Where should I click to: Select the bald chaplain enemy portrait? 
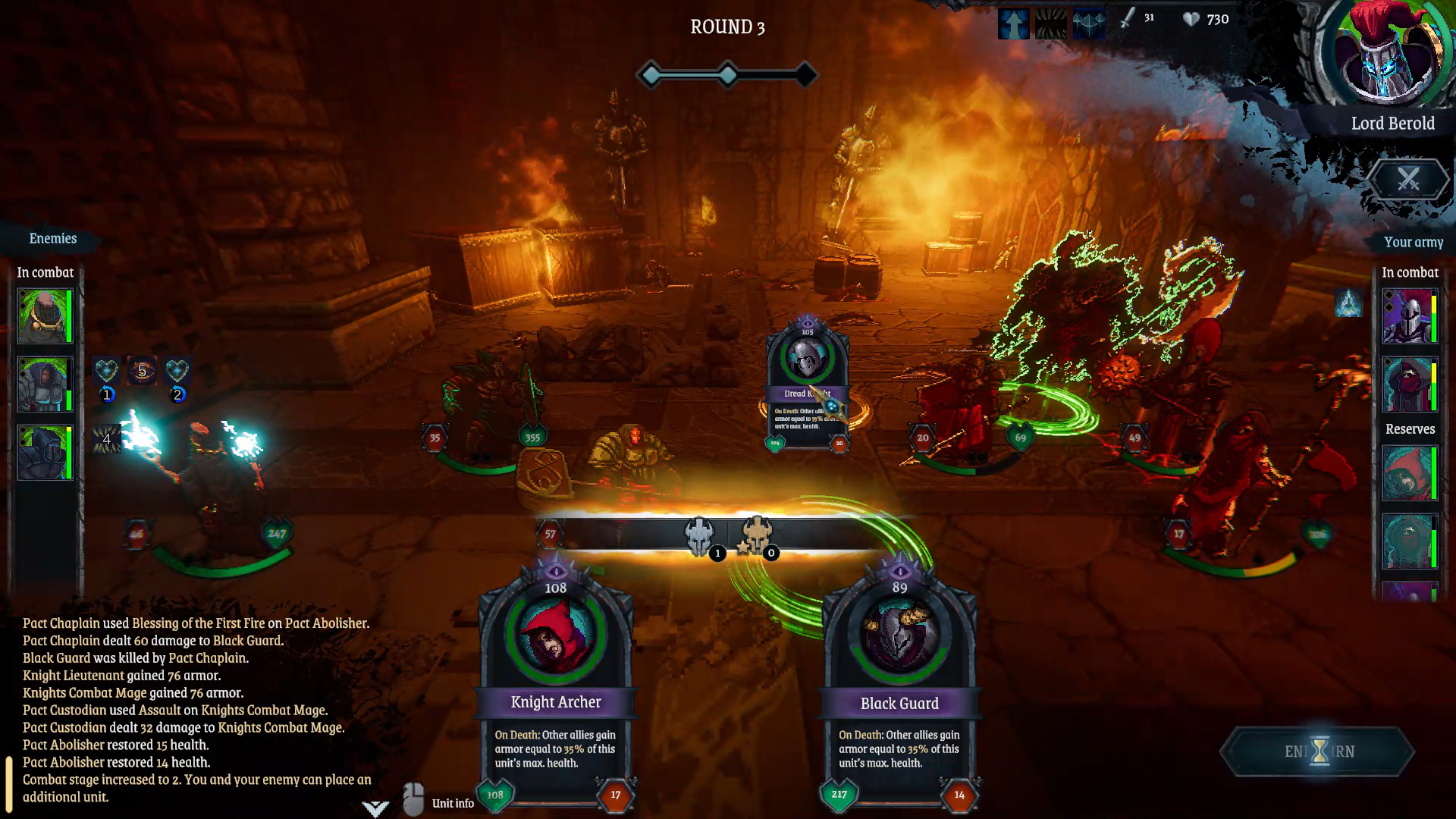point(44,316)
